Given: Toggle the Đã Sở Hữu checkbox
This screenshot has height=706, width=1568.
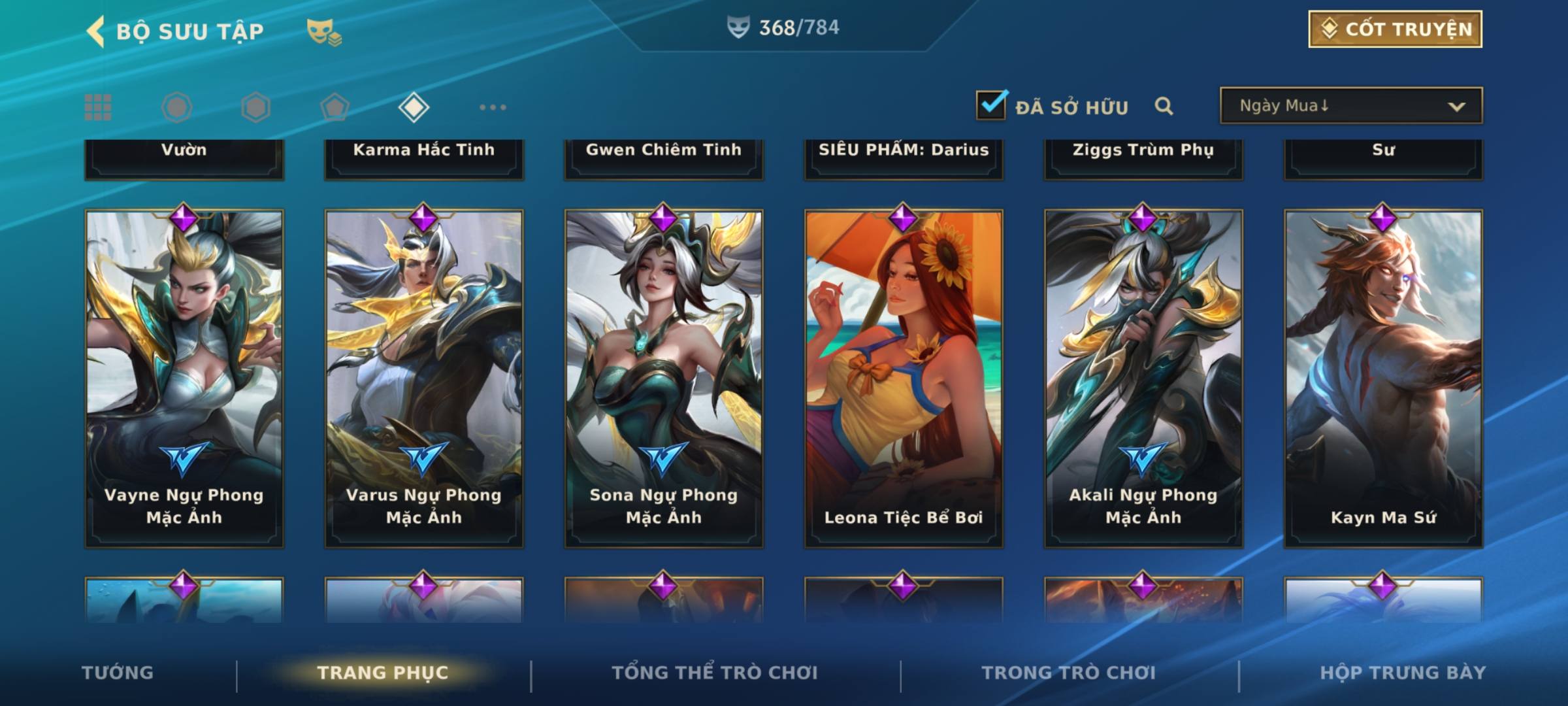Looking at the screenshot, I should [990, 105].
